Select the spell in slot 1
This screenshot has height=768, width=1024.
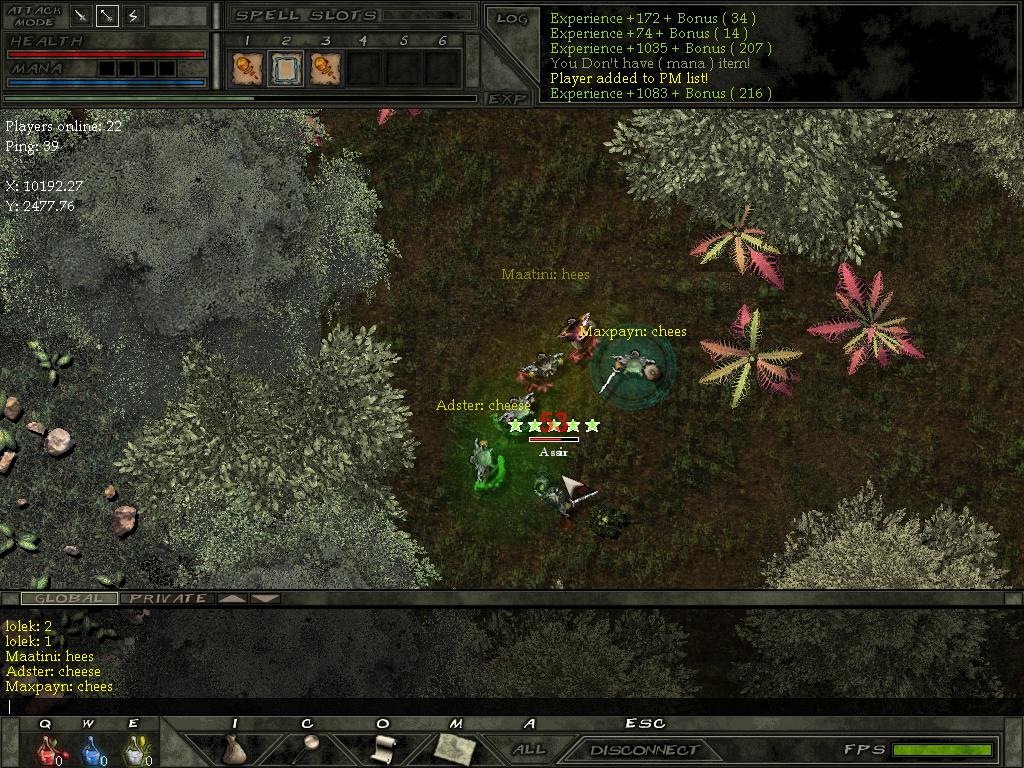(x=246, y=68)
